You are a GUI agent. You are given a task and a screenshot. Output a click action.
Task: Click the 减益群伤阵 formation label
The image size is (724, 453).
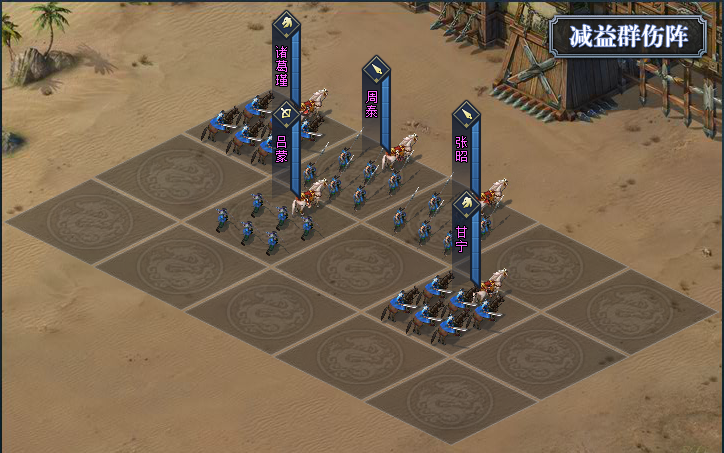(629, 37)
